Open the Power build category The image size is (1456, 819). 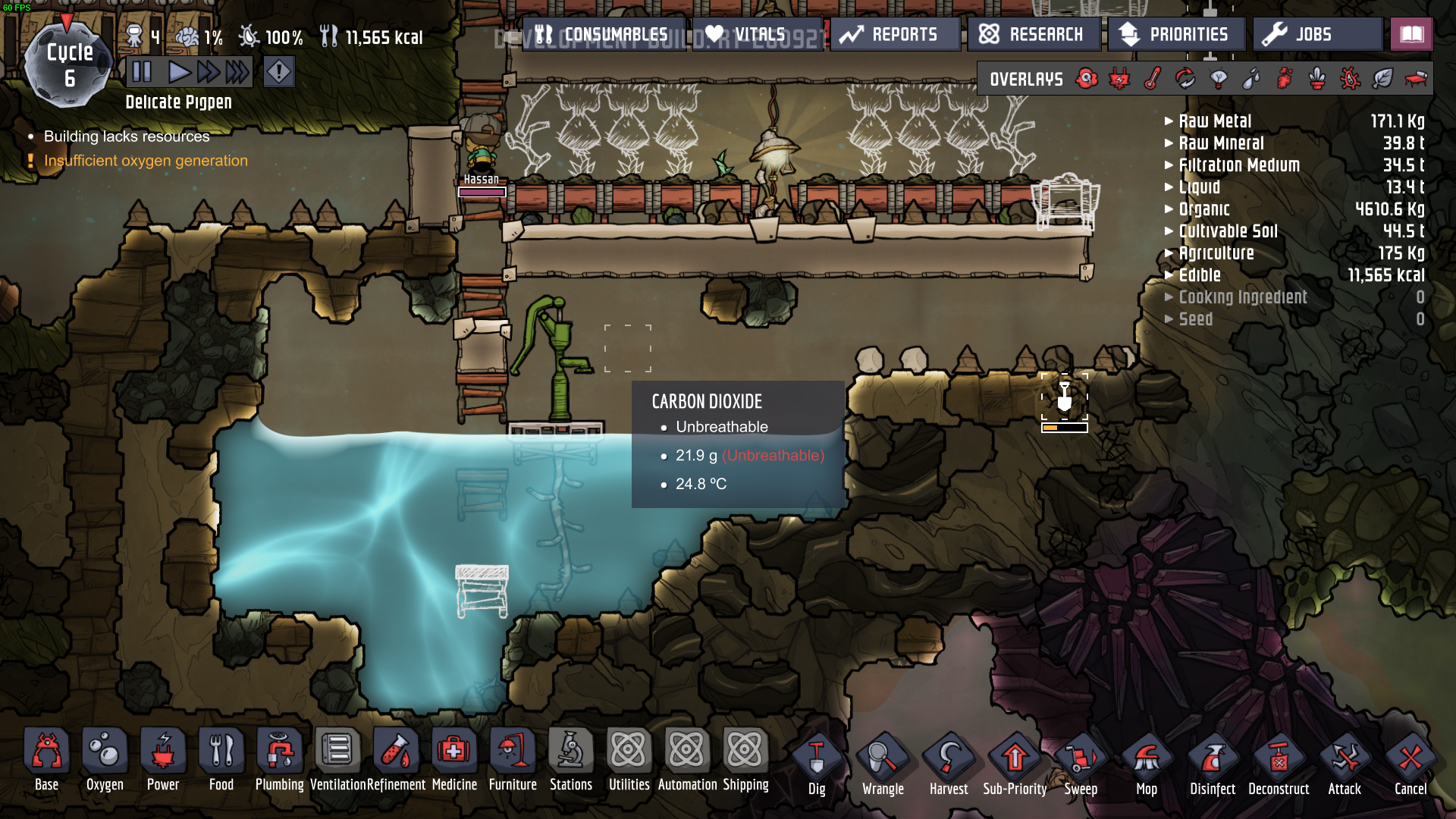coord(163,760)
